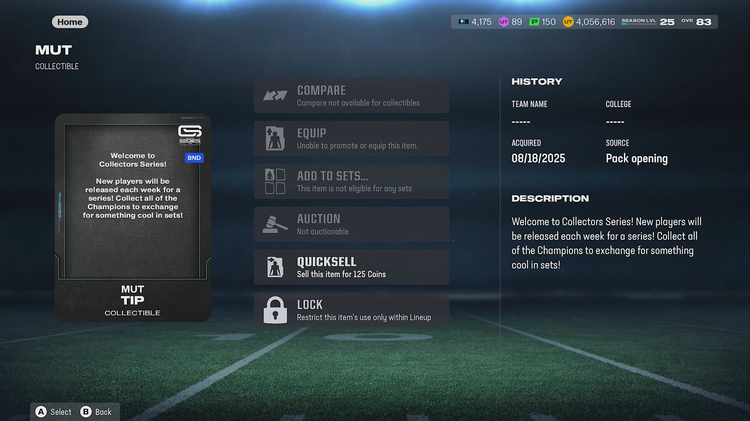This screenshot has height=421, width=750.
Task: Click the Home breadcrumb button
Action: pyautogui.click(x=70, y=22)
